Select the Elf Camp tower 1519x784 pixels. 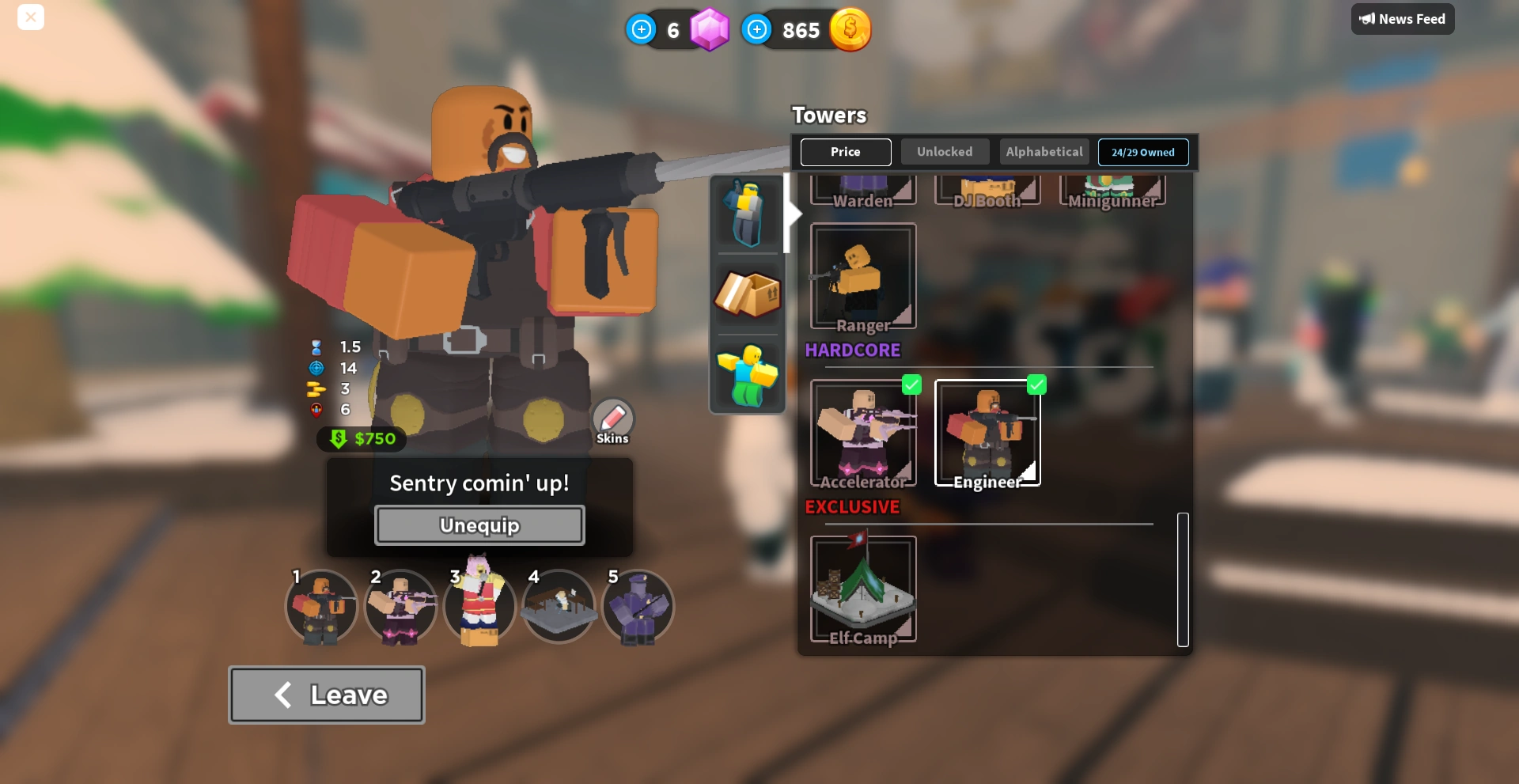(863, 589)
